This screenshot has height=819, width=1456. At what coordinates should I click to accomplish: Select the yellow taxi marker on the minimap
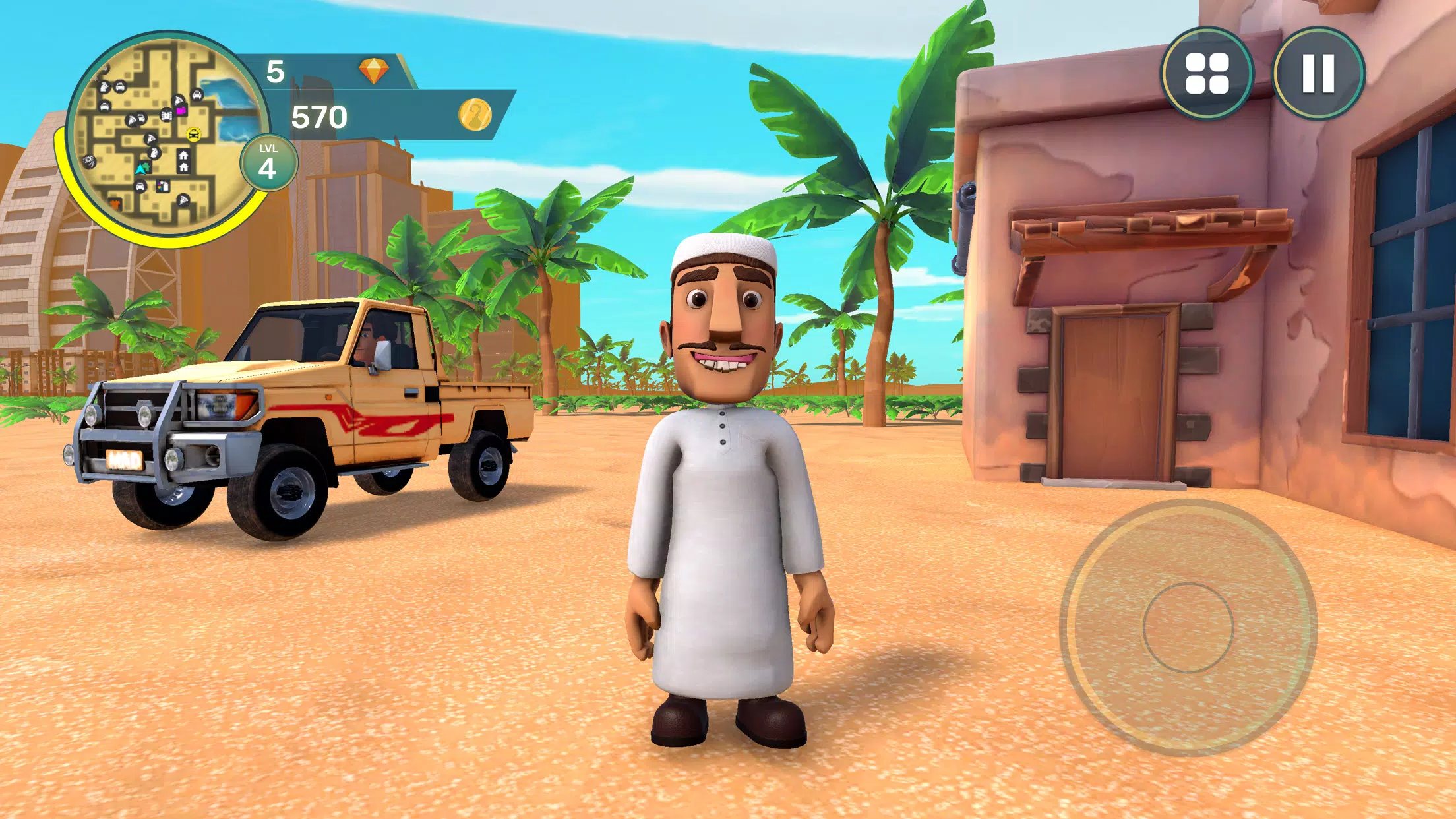point(194,133)
